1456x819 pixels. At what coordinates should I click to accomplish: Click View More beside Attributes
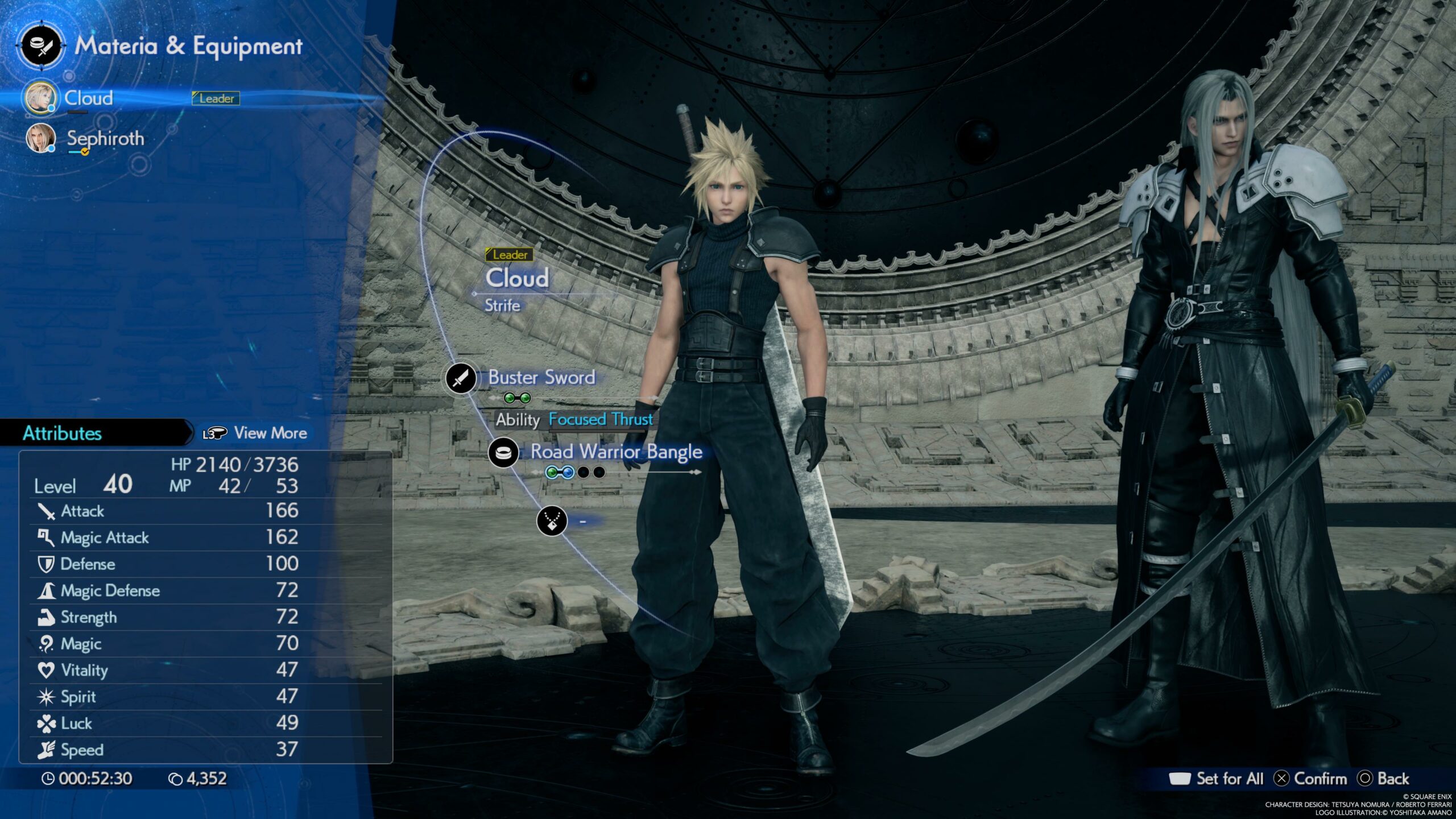point(270,433)
